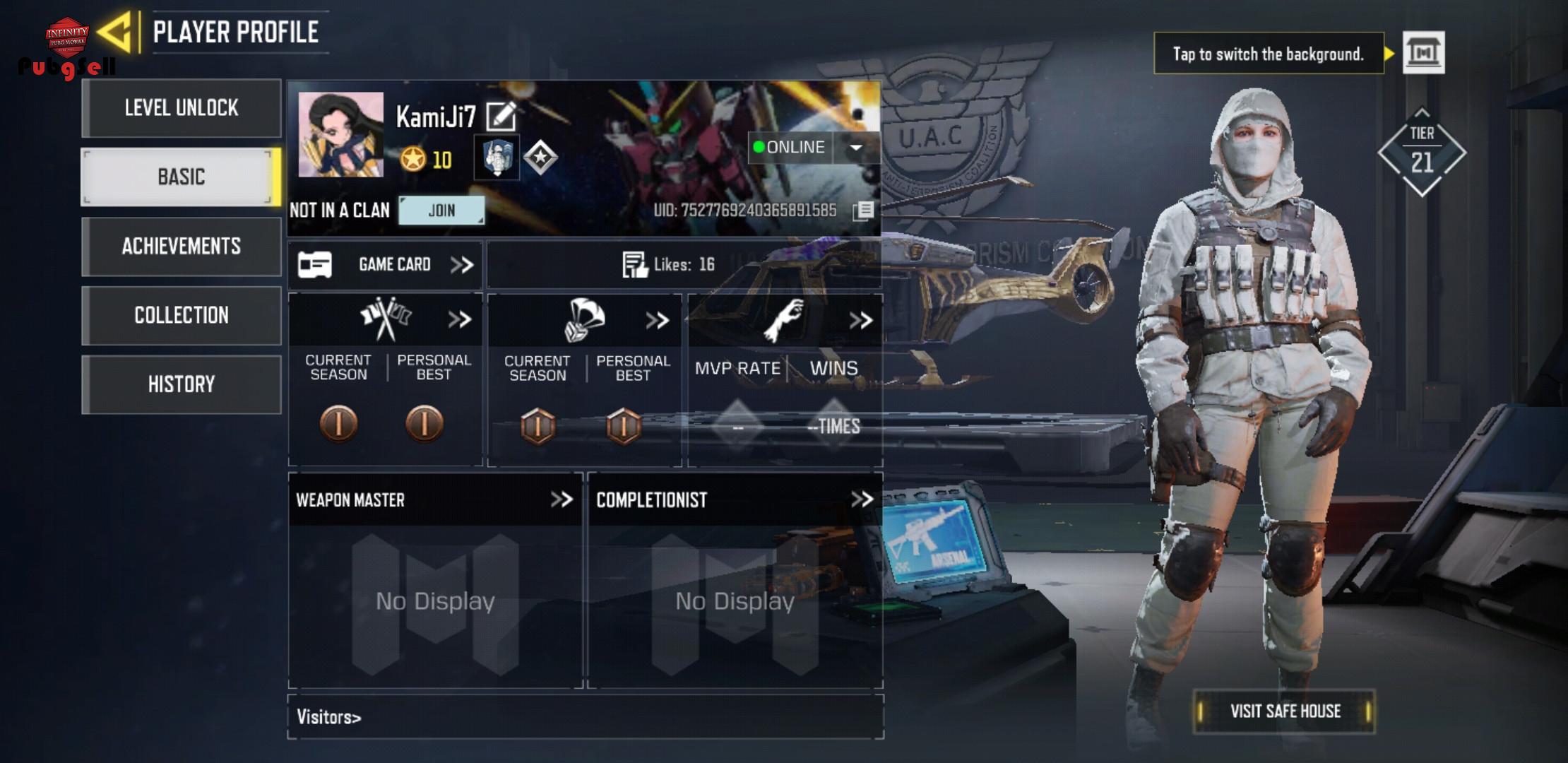Show the History tab

click(182, 384)
